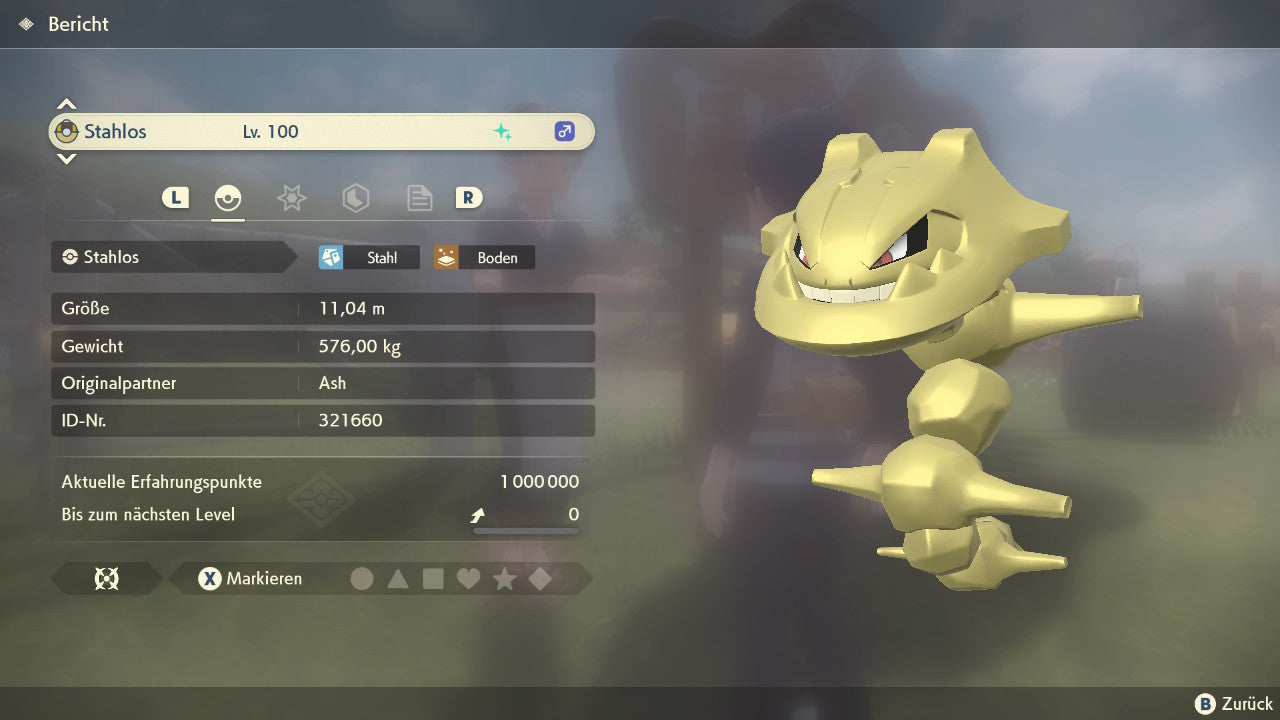
Task: Select the next Pokémon down arrow
Action: (66, 158)
